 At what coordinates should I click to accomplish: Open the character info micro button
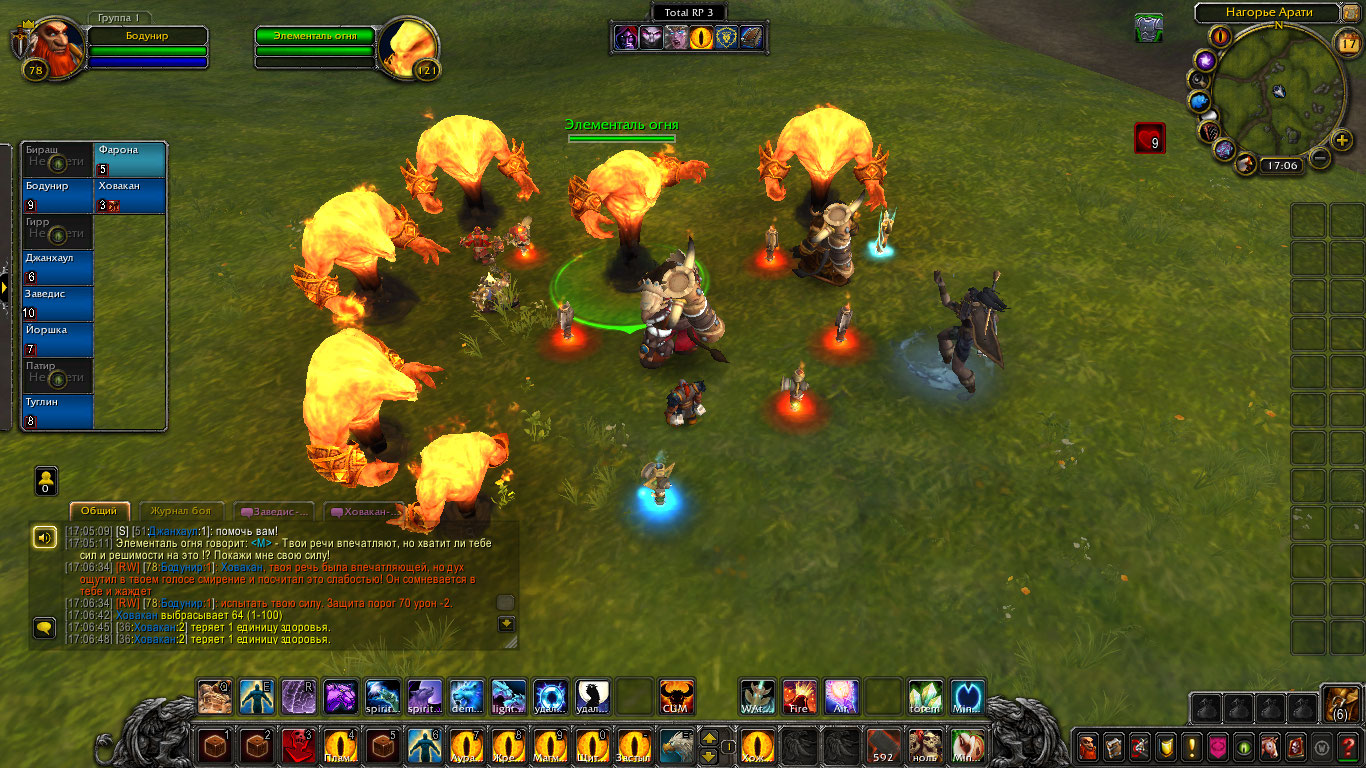(x=1088, y=746)
